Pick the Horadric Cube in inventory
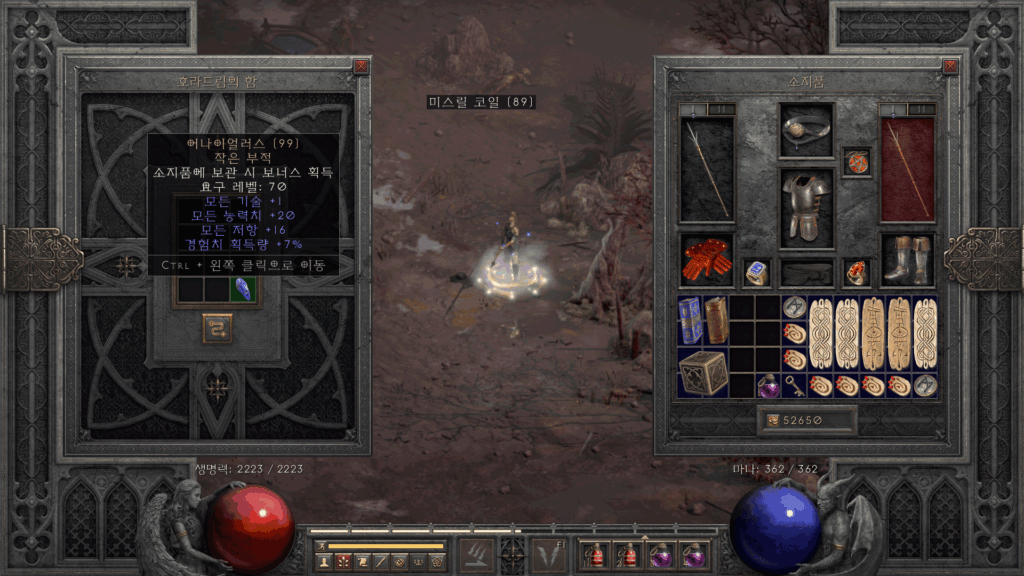 click(x=702, y=372)
